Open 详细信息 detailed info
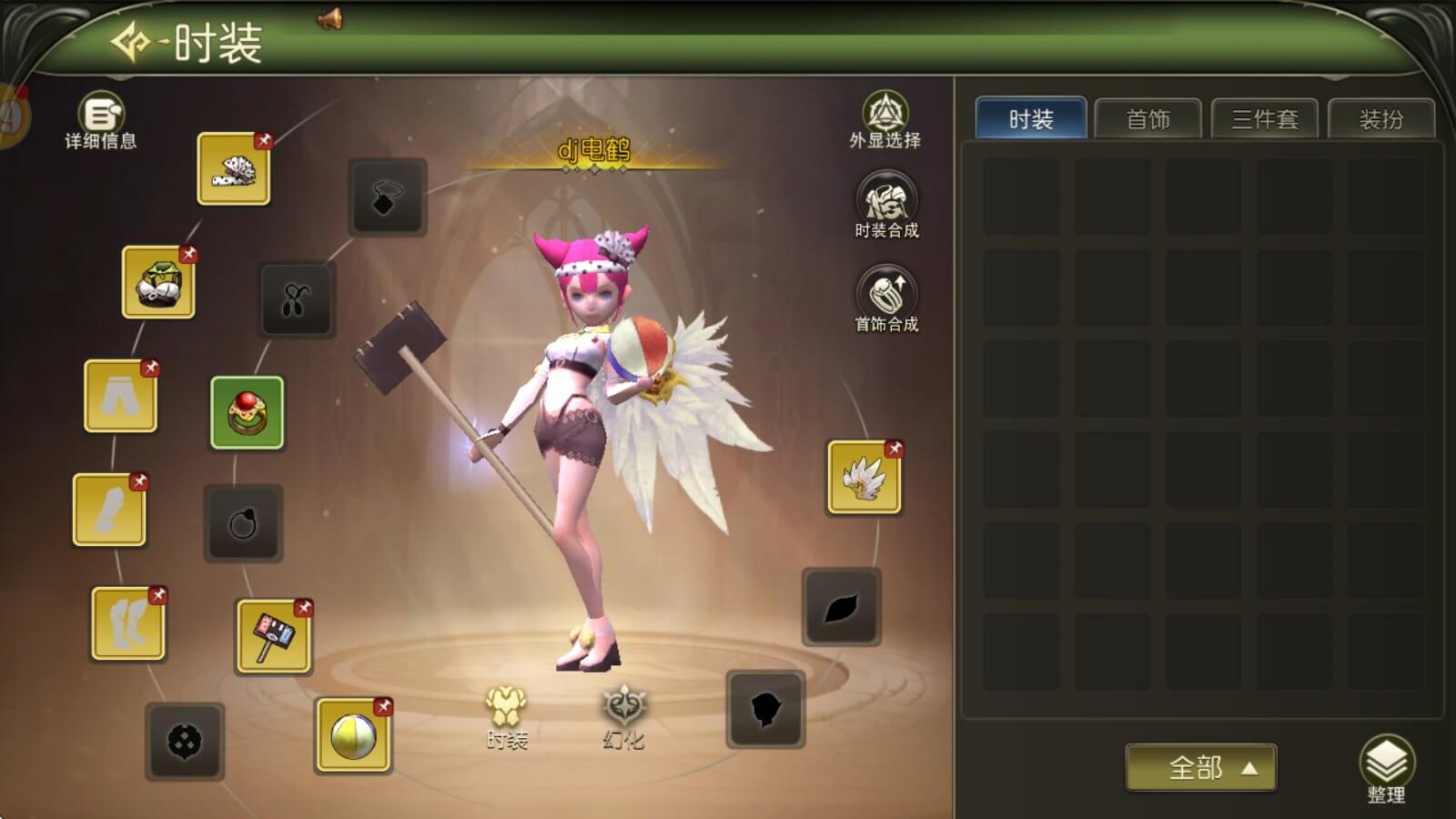This screenshot has width=1456, height=819. pyautogui.click(x=101, y=119)
